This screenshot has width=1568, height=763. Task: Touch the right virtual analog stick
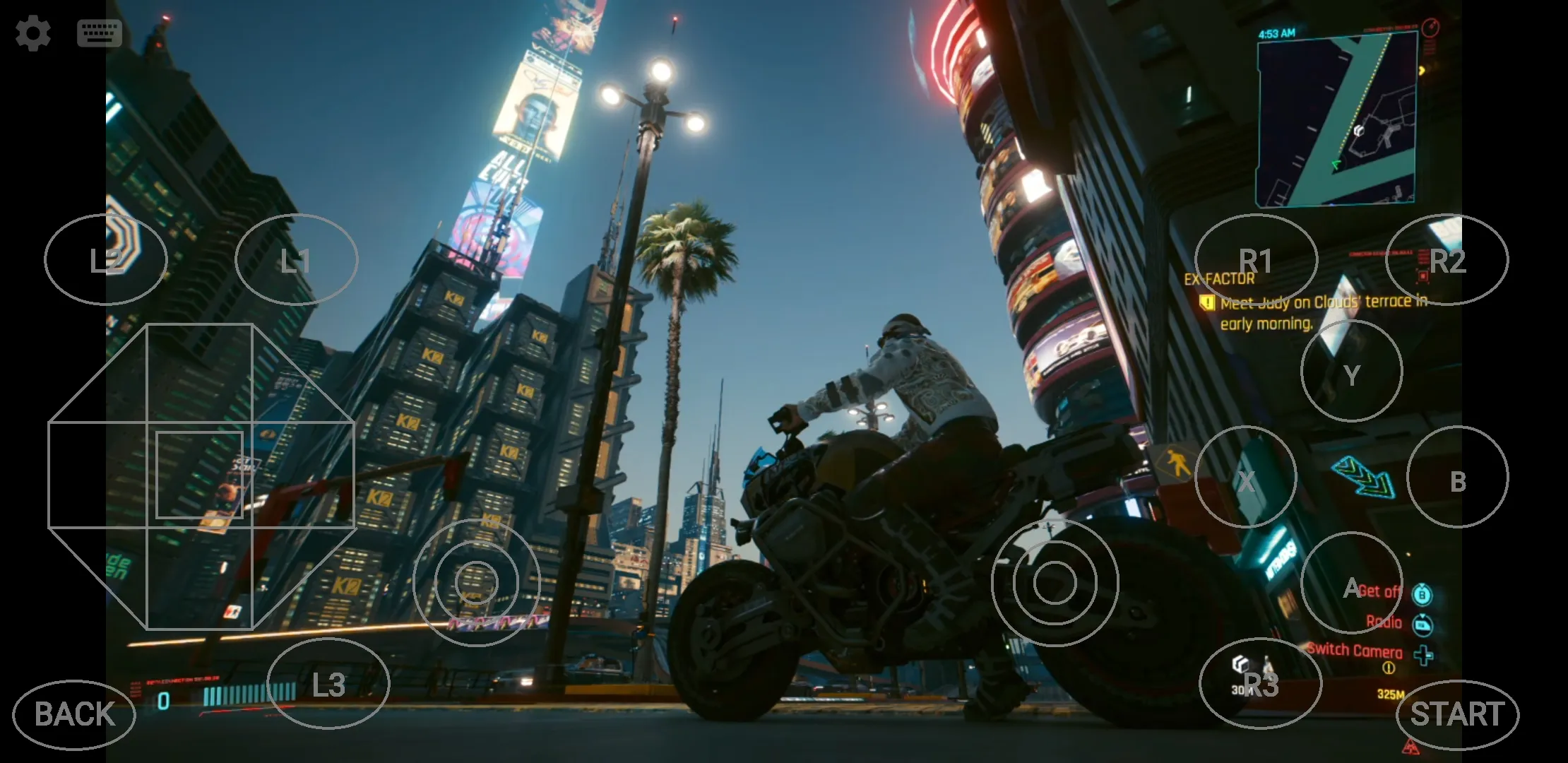click(1055, 583)
